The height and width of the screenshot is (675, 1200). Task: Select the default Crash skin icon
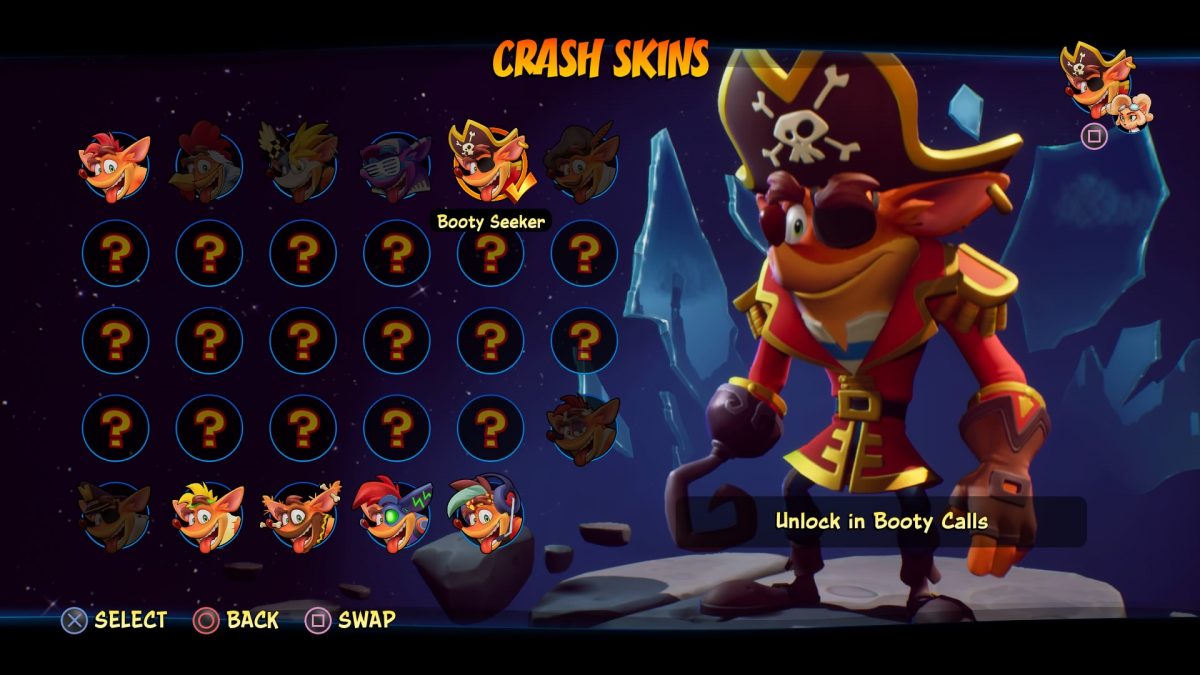(115, 163)
